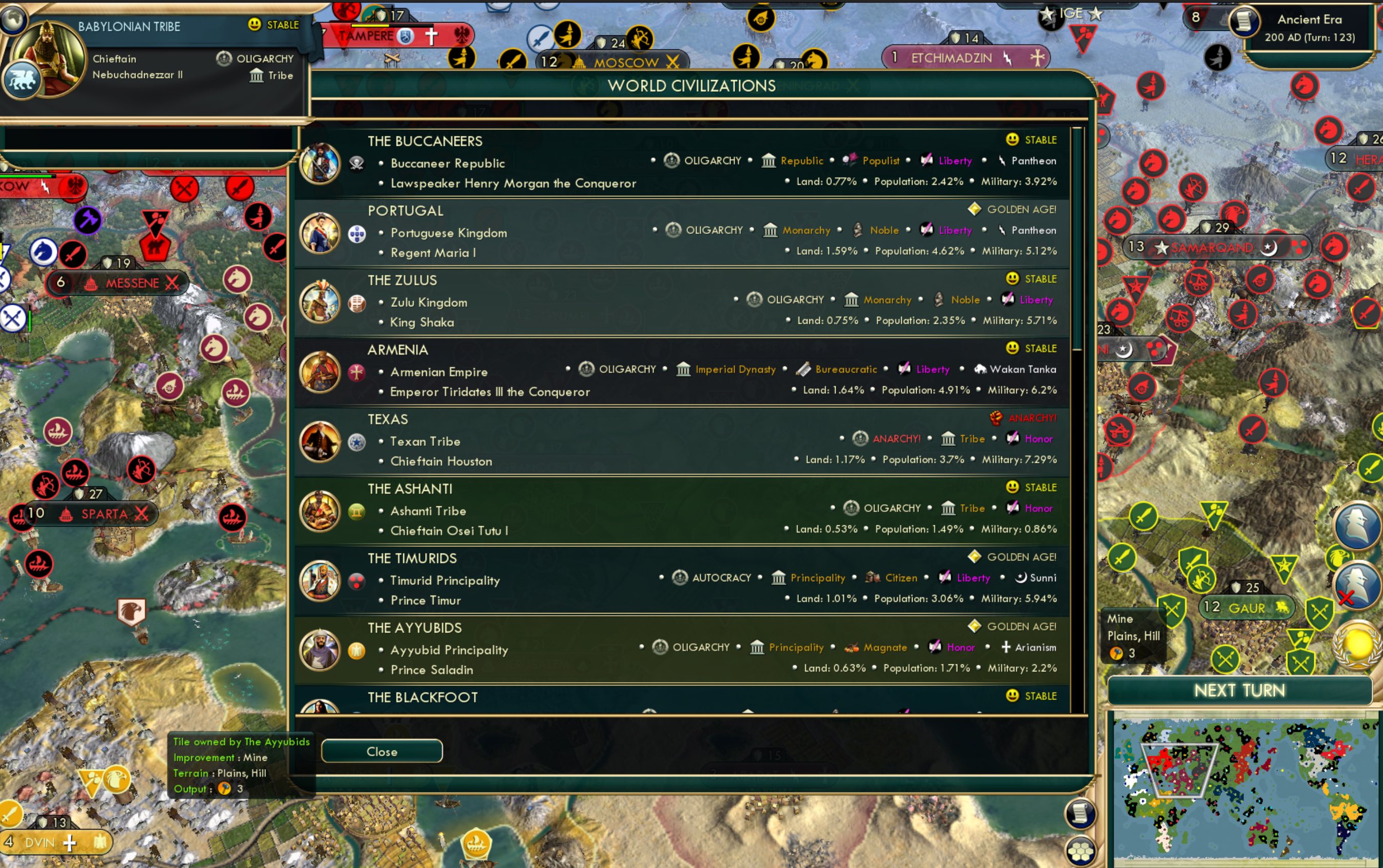Screen dimensions: 1383x868
Task: Click the Stable smiley icon for the Ashanti
Action: pos(1012,487)
